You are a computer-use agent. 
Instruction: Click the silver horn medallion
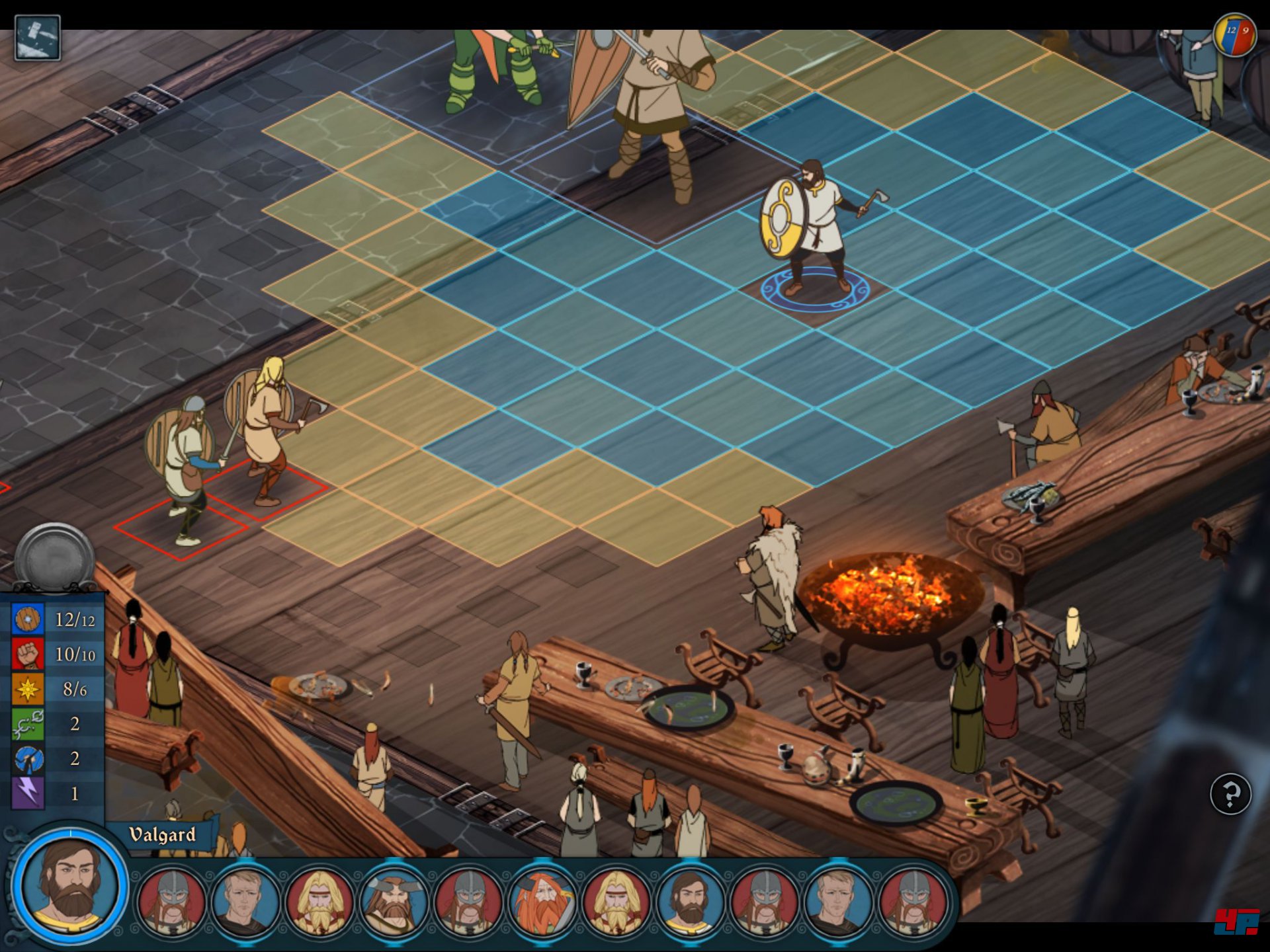click(x=54, y=557)
